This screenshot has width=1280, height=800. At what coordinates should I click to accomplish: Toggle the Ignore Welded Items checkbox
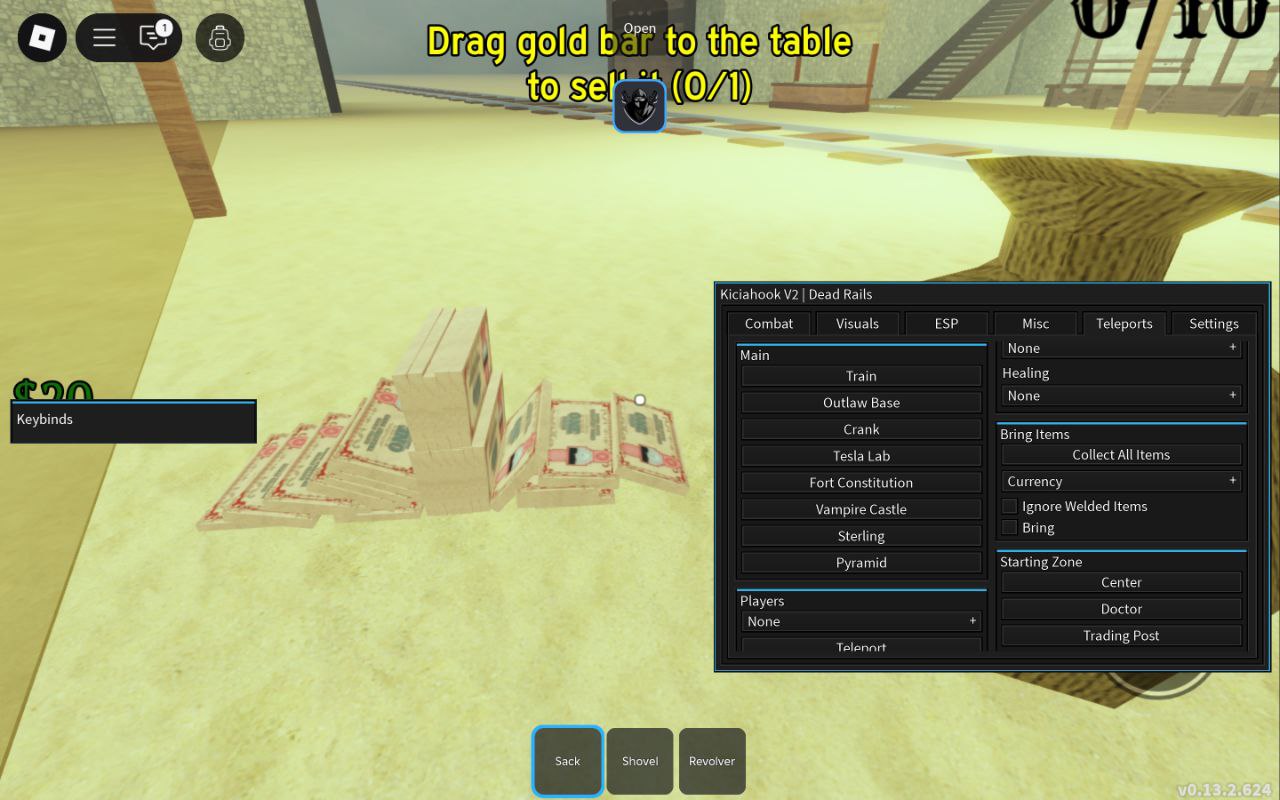tap(1010, 506)
